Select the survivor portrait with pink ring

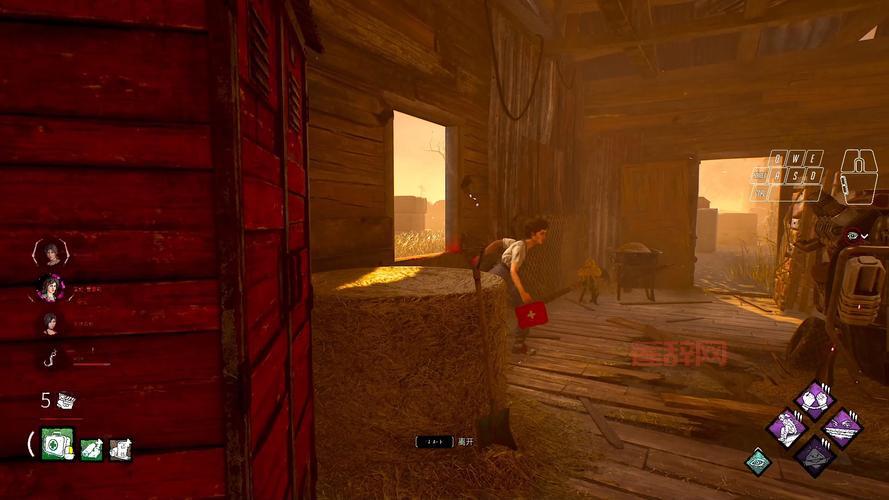coord(50,288)
